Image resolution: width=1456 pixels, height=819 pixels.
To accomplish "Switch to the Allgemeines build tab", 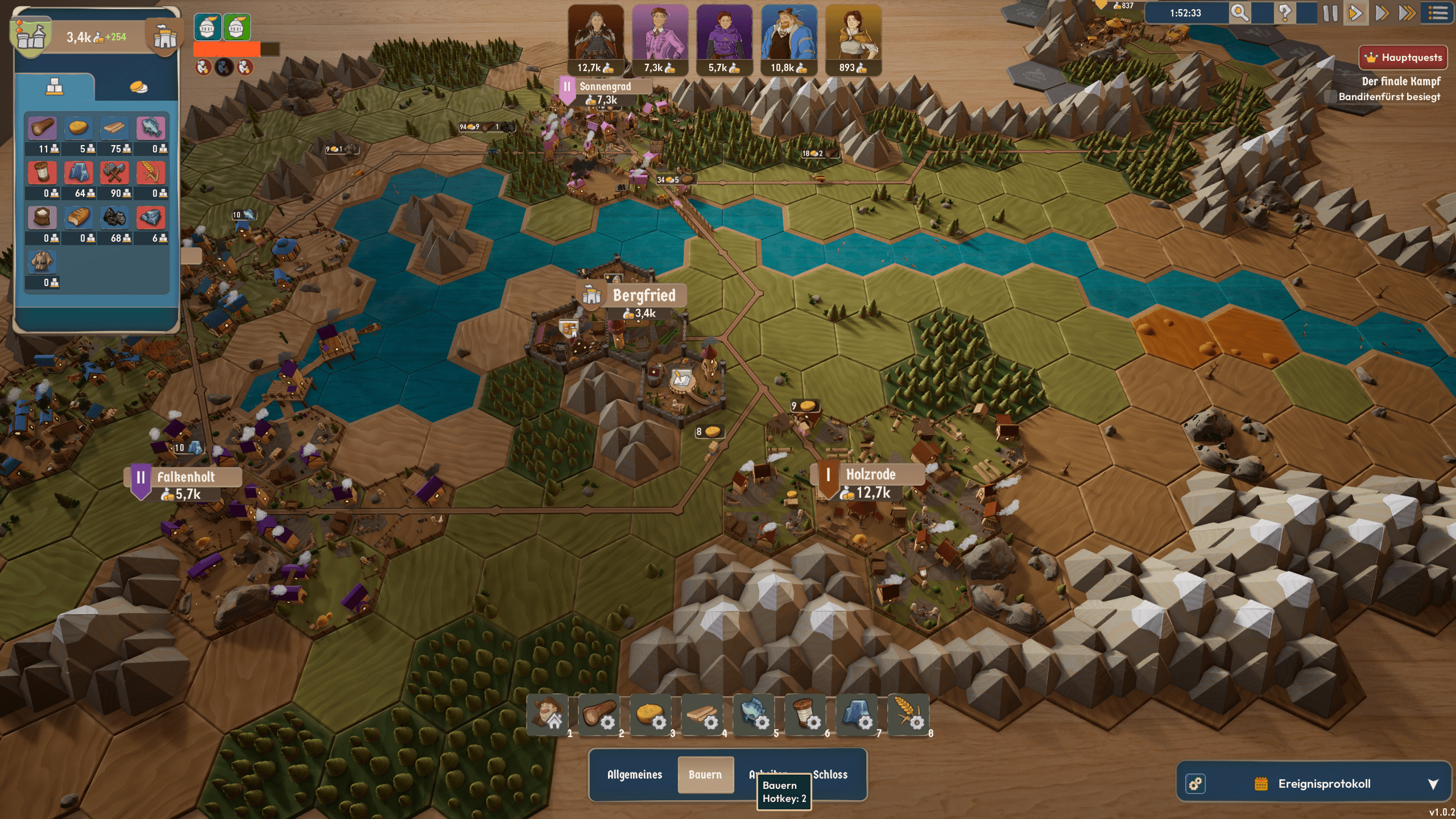I will pos(635,775).
